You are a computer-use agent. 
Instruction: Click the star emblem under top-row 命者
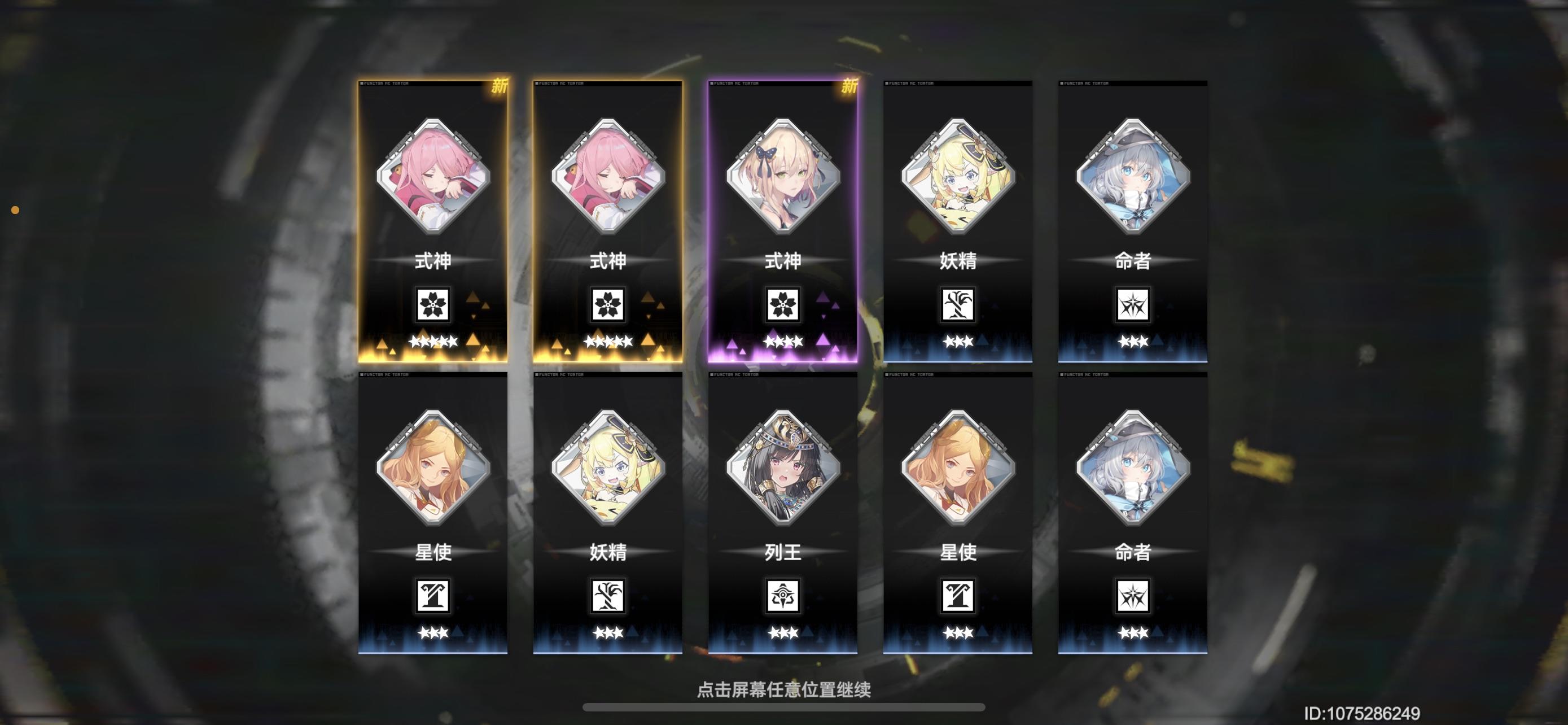(x=1133, y=305)
